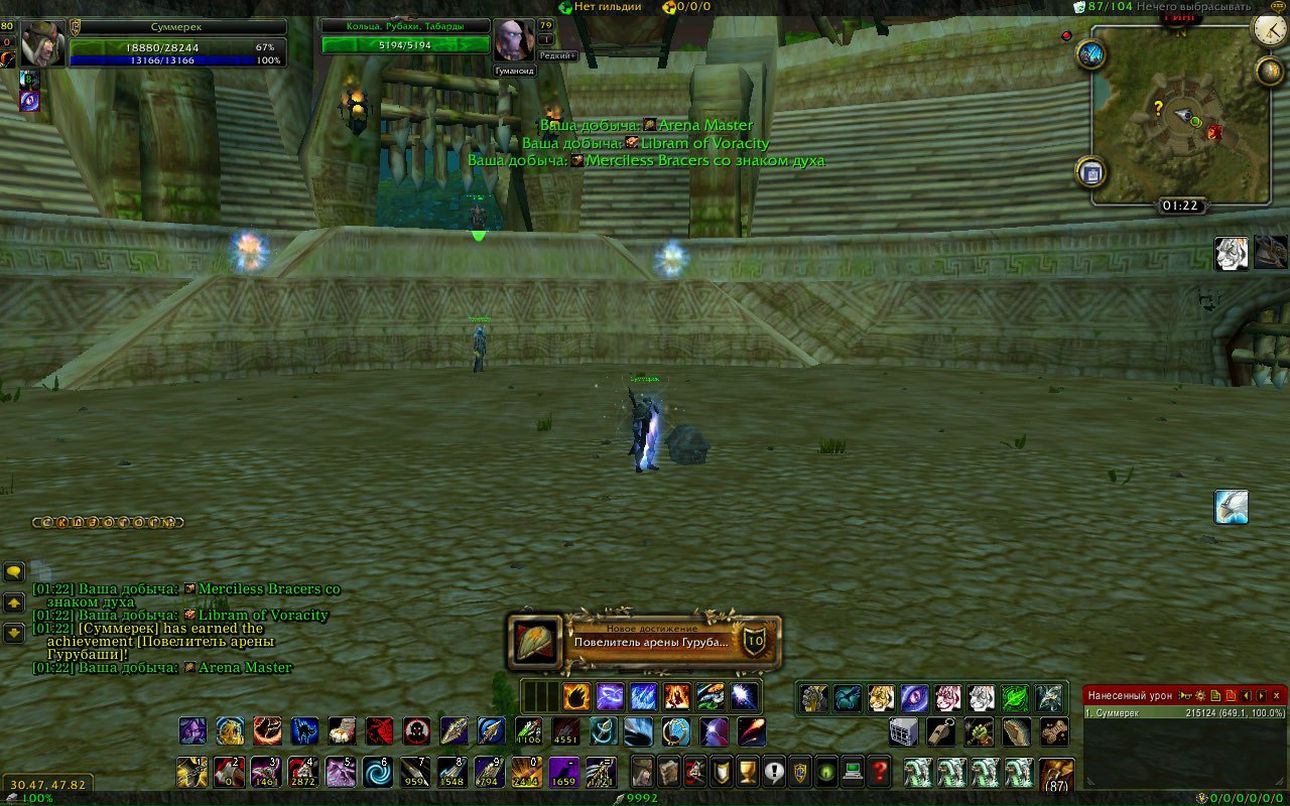Open the main menu computer icon
Viewport: 1290px width, 806px height.
852,772
